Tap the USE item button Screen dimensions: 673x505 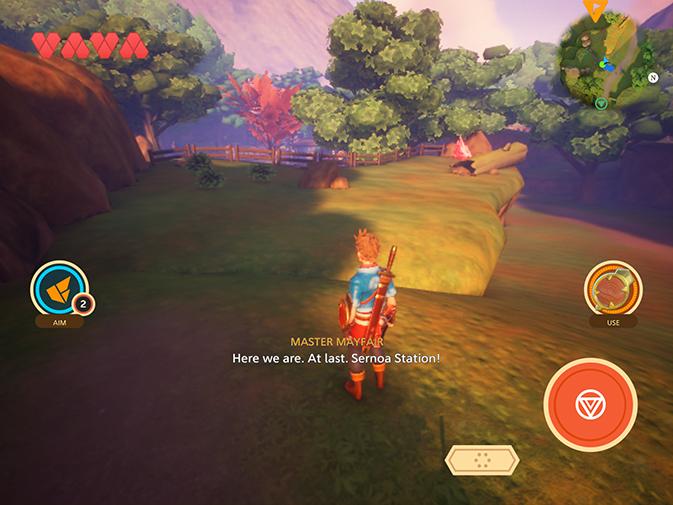(612, 289)
